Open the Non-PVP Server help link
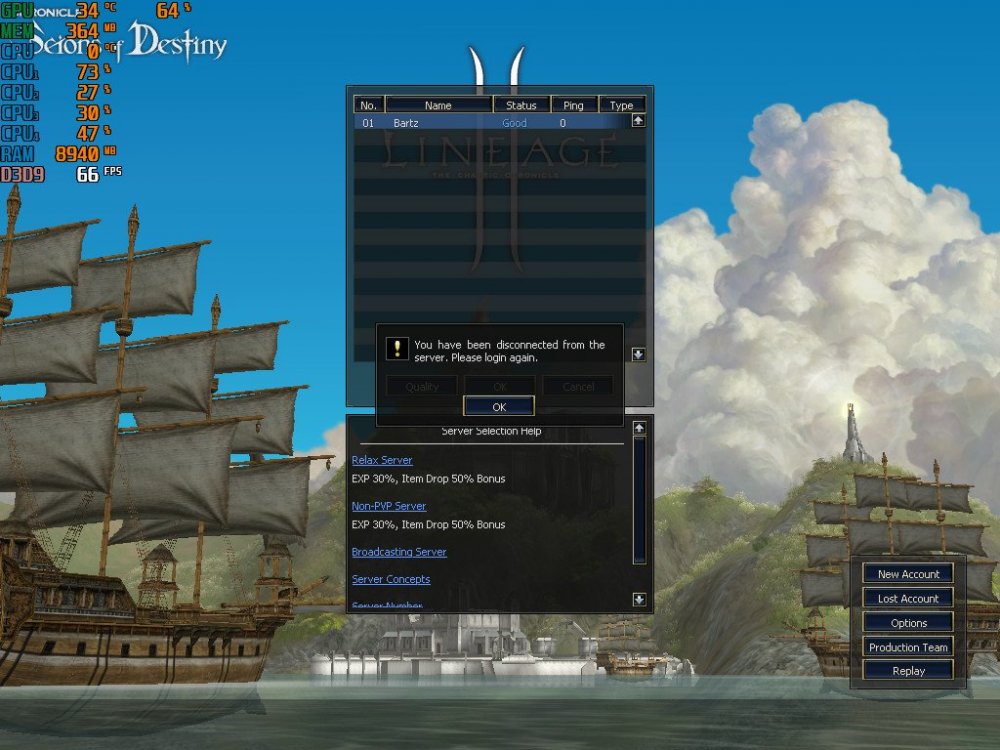 tap(389, 506)
